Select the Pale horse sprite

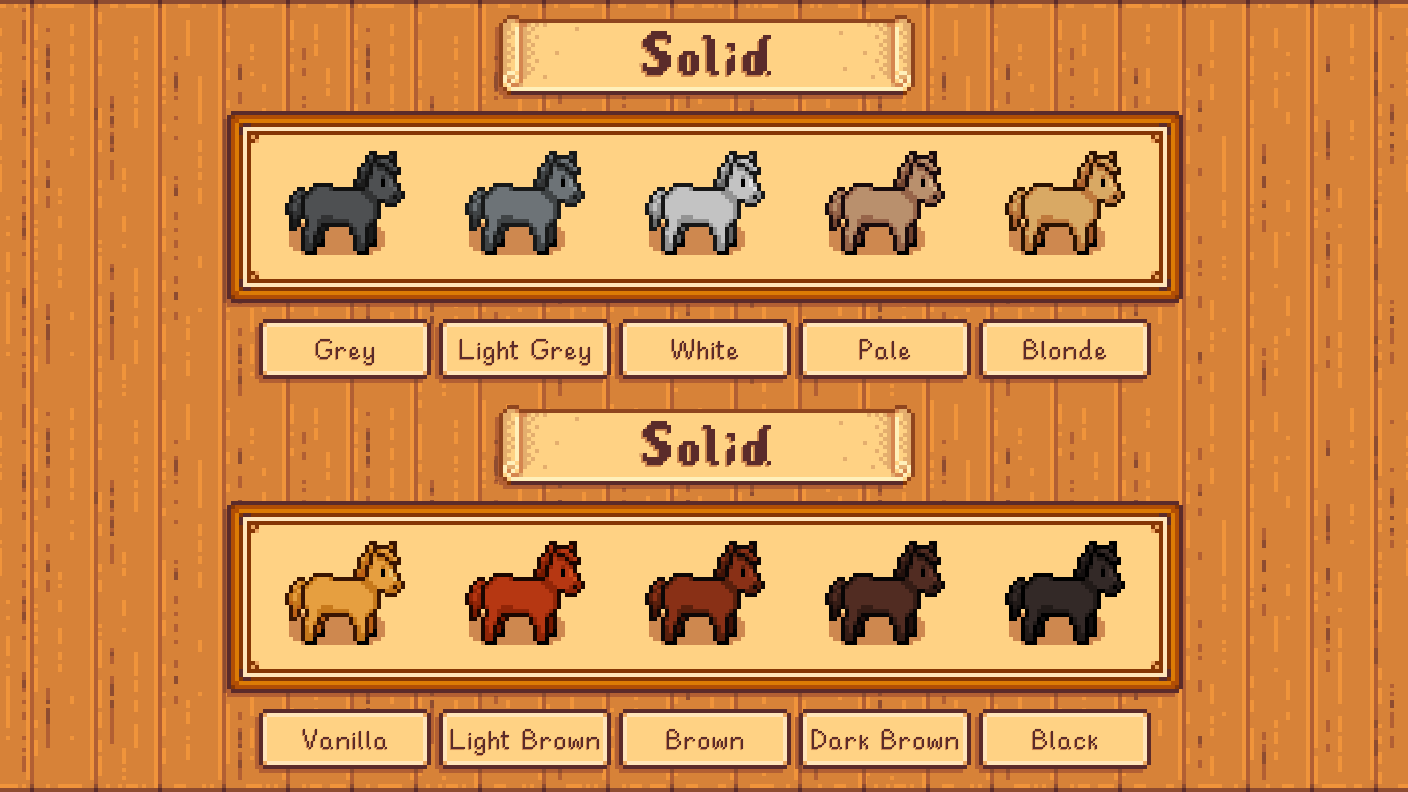(x=885, y=200)
